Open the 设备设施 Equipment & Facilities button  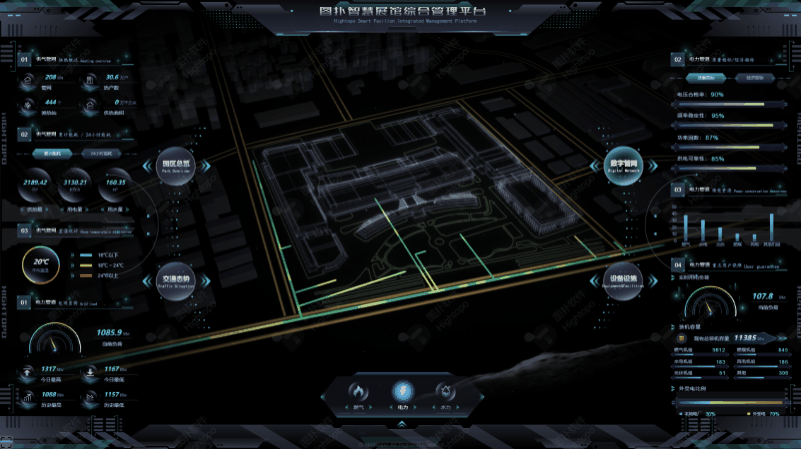(622, 281)
